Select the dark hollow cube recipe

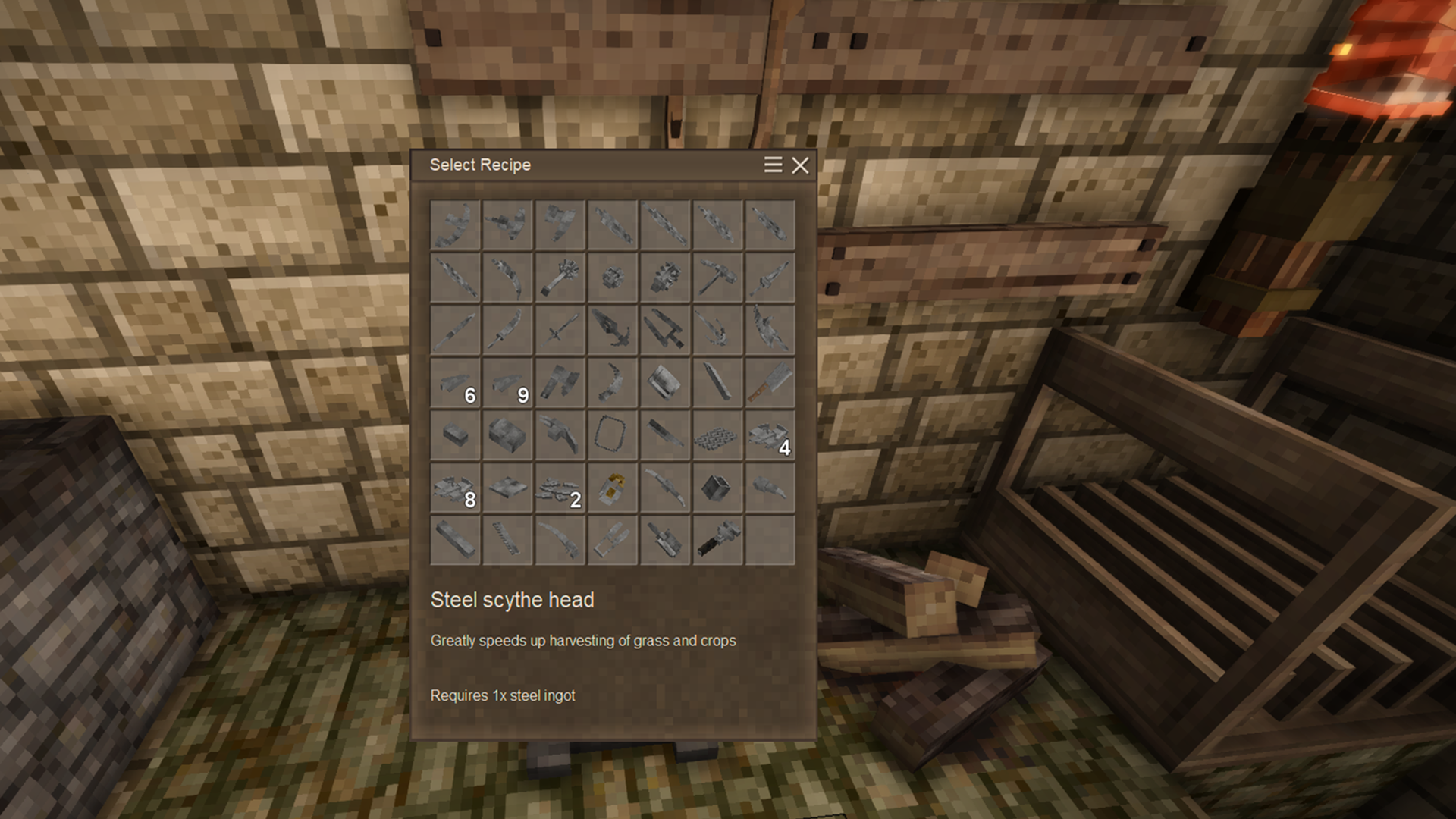(x=717, y=488)
